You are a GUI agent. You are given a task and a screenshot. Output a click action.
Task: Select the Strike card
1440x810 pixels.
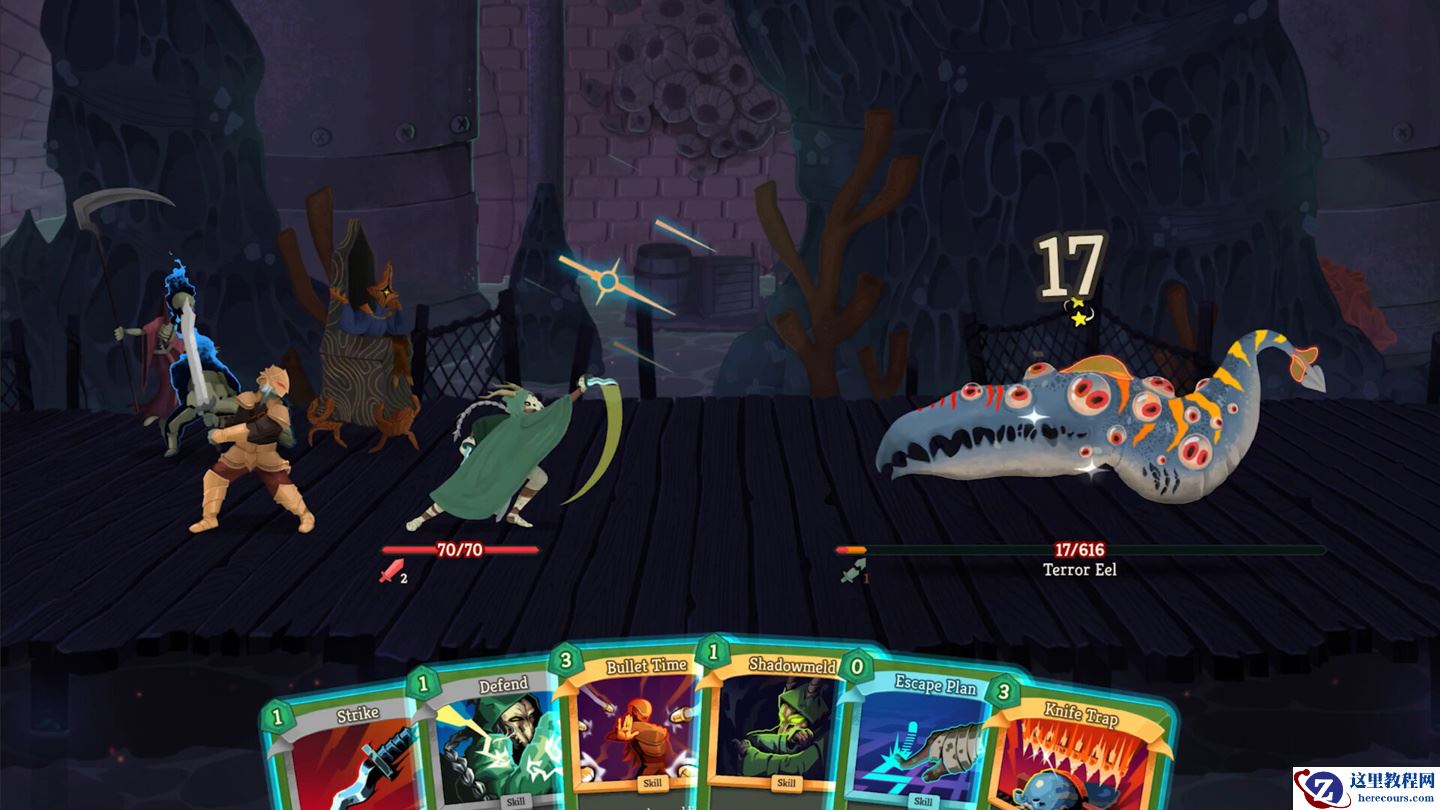point(345,760)
